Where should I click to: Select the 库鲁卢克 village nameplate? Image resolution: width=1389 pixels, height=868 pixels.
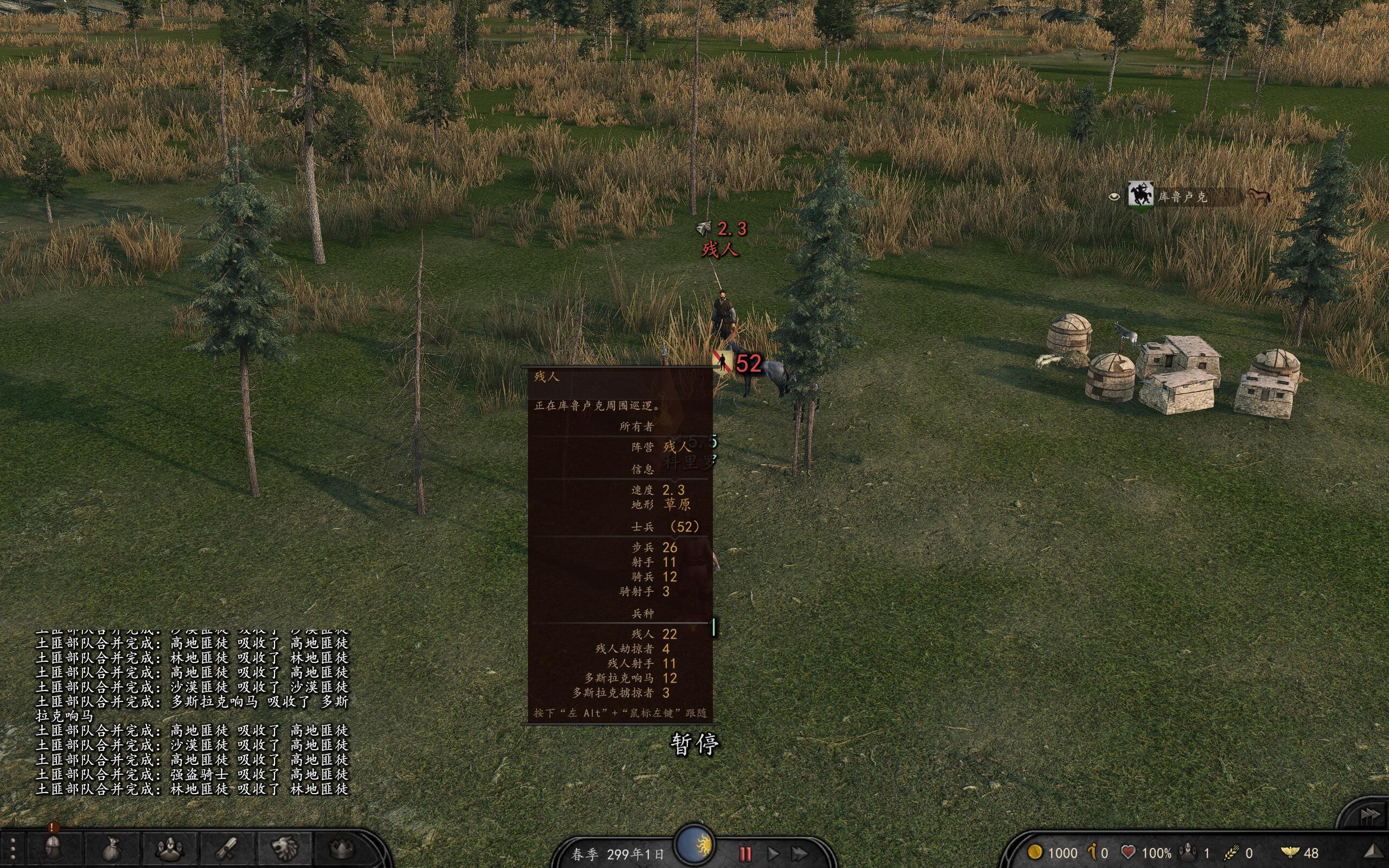click(x=1182, y=197)
